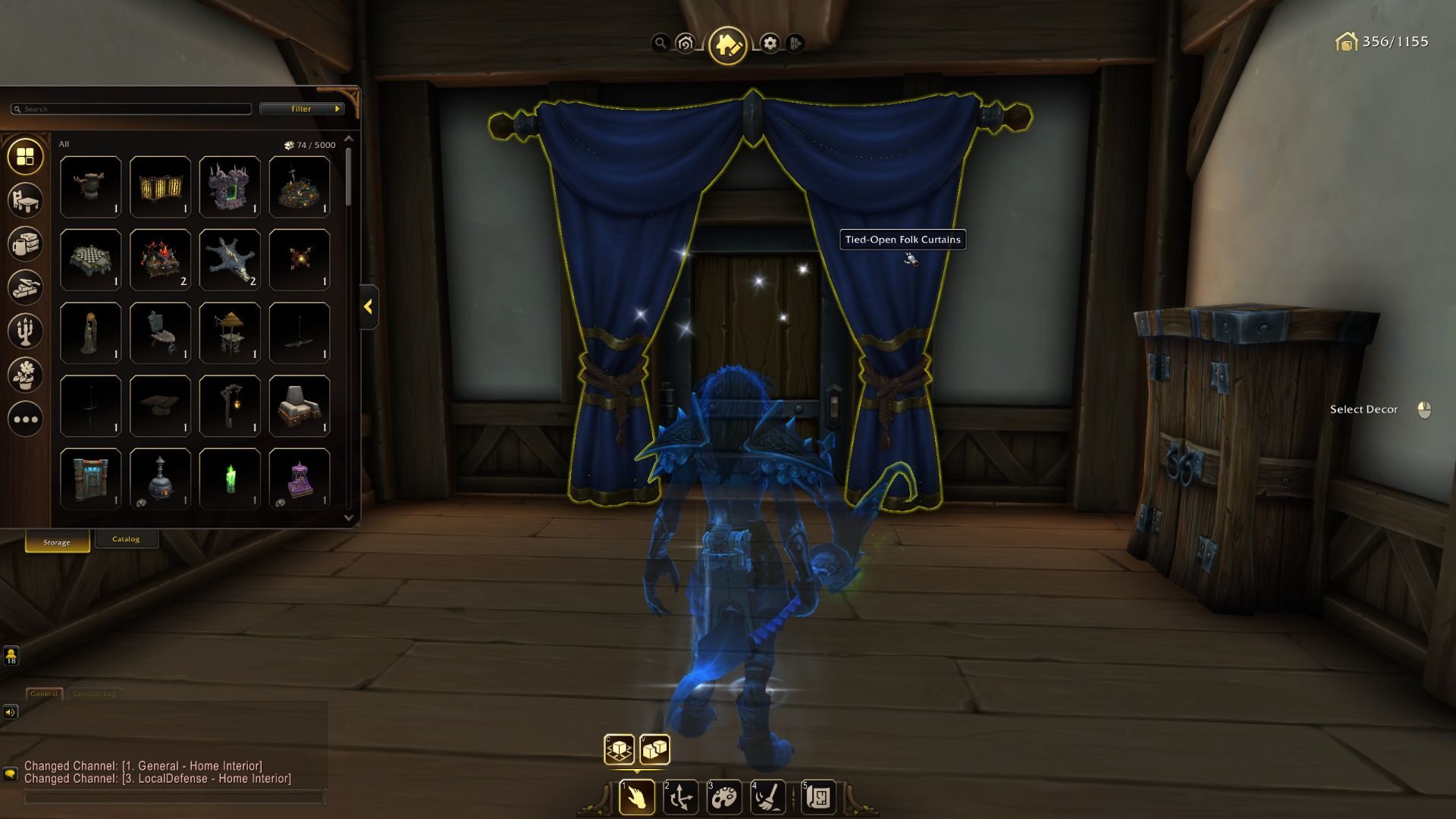Open the Move tool with arrows icon

click(682, 797)
